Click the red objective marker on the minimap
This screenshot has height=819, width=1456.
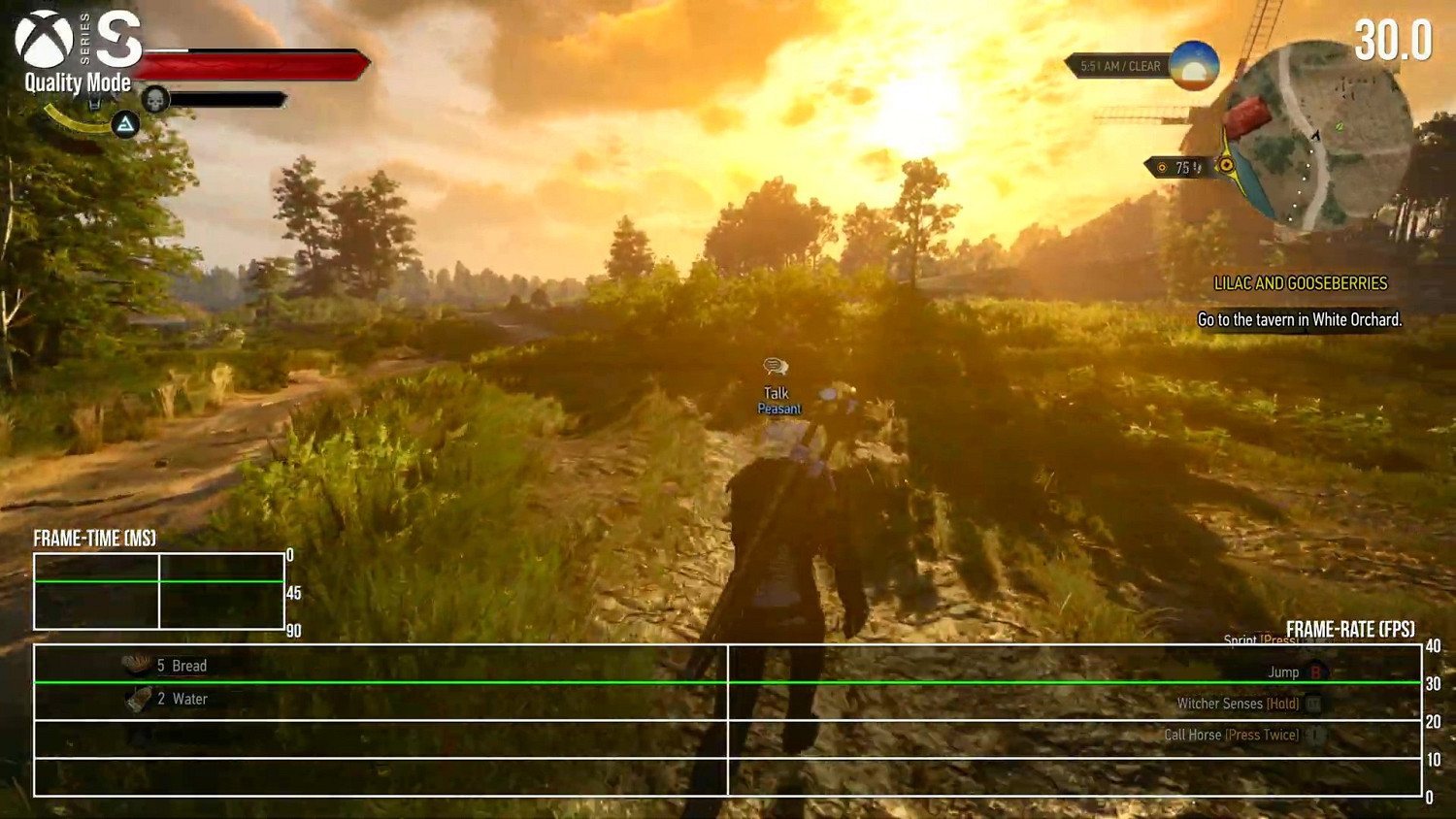[x=1247, y=116]
